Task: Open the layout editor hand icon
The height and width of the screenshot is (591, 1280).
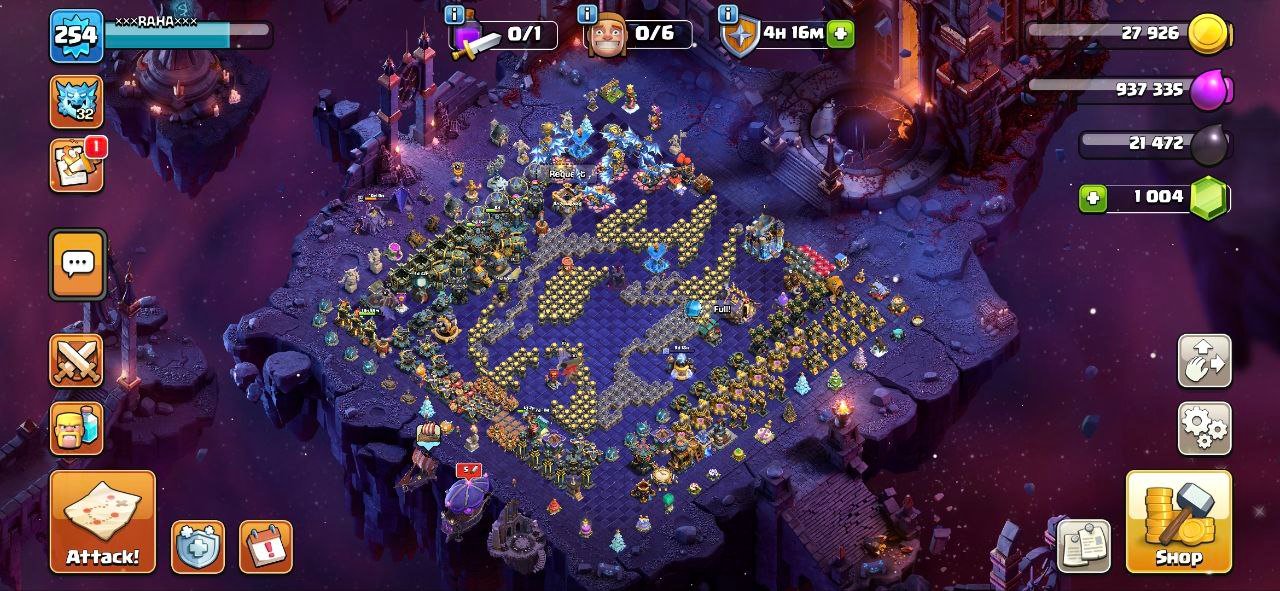Action: [1204, 360]
